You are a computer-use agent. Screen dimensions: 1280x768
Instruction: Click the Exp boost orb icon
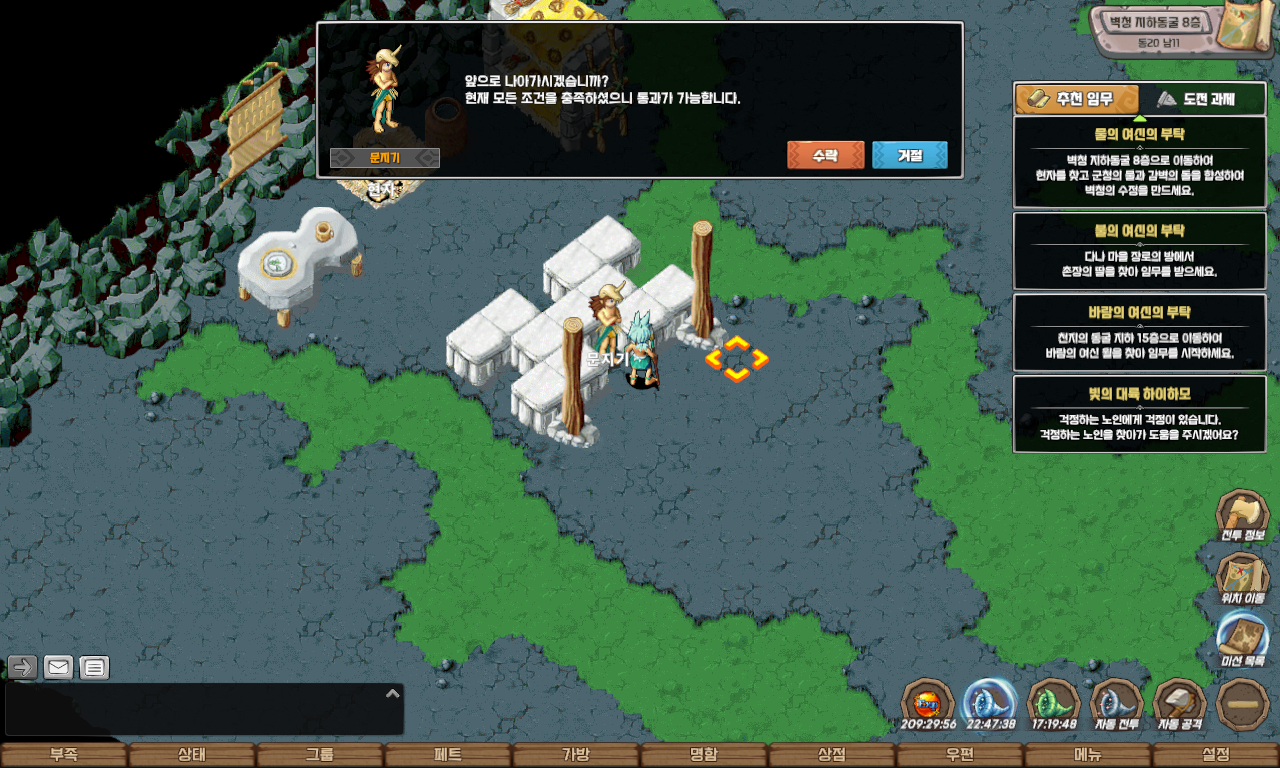pyautogui.click(x=928, y=704)
